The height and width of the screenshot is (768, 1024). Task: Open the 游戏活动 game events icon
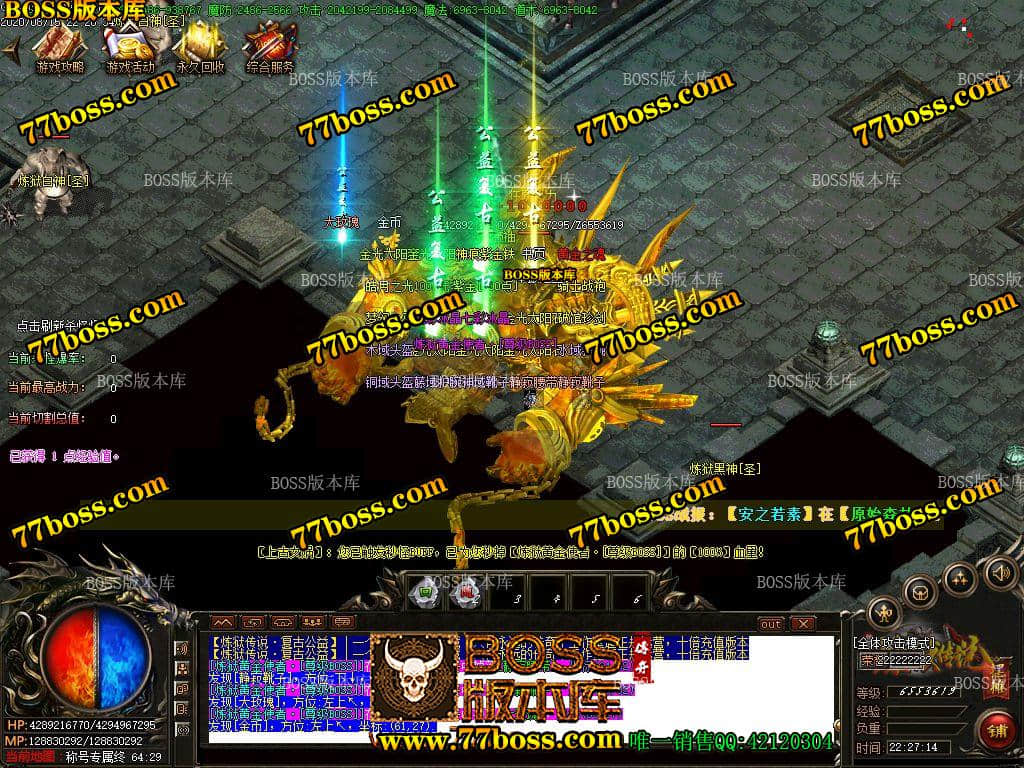coord(129,47)
